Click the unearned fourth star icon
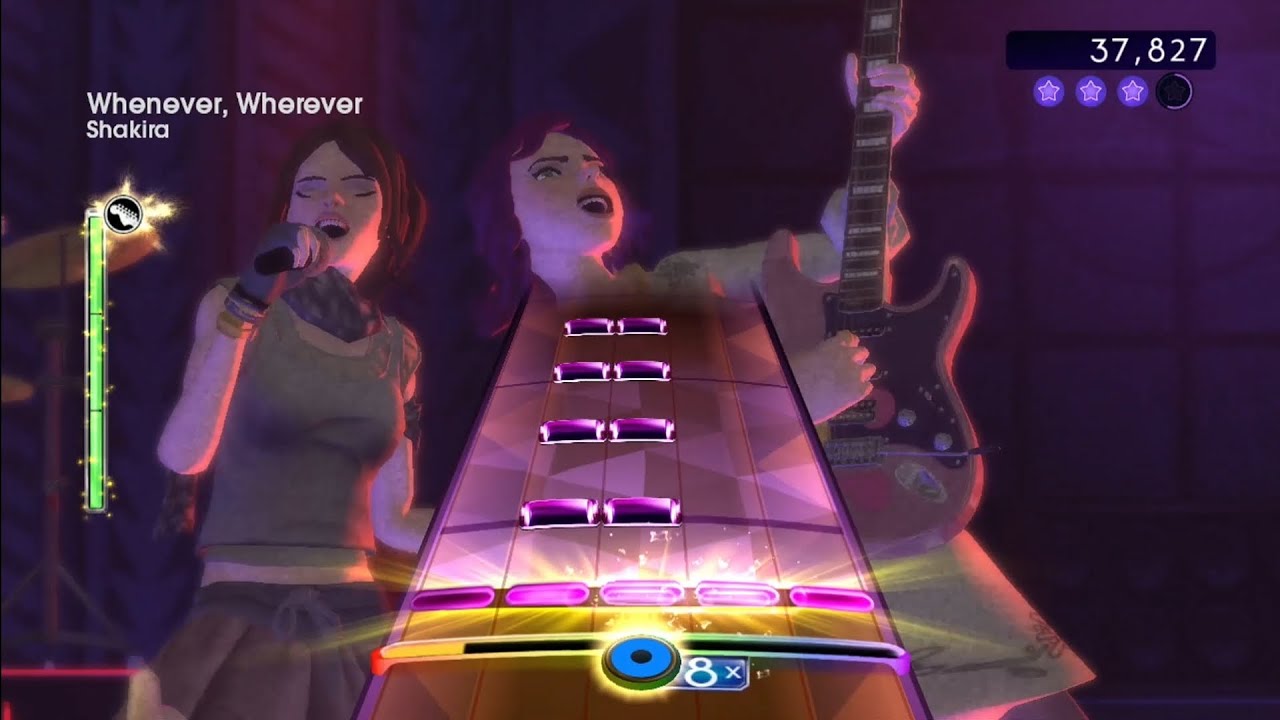This screenshot has height=720, width=1280. (x=1172, y=91)
